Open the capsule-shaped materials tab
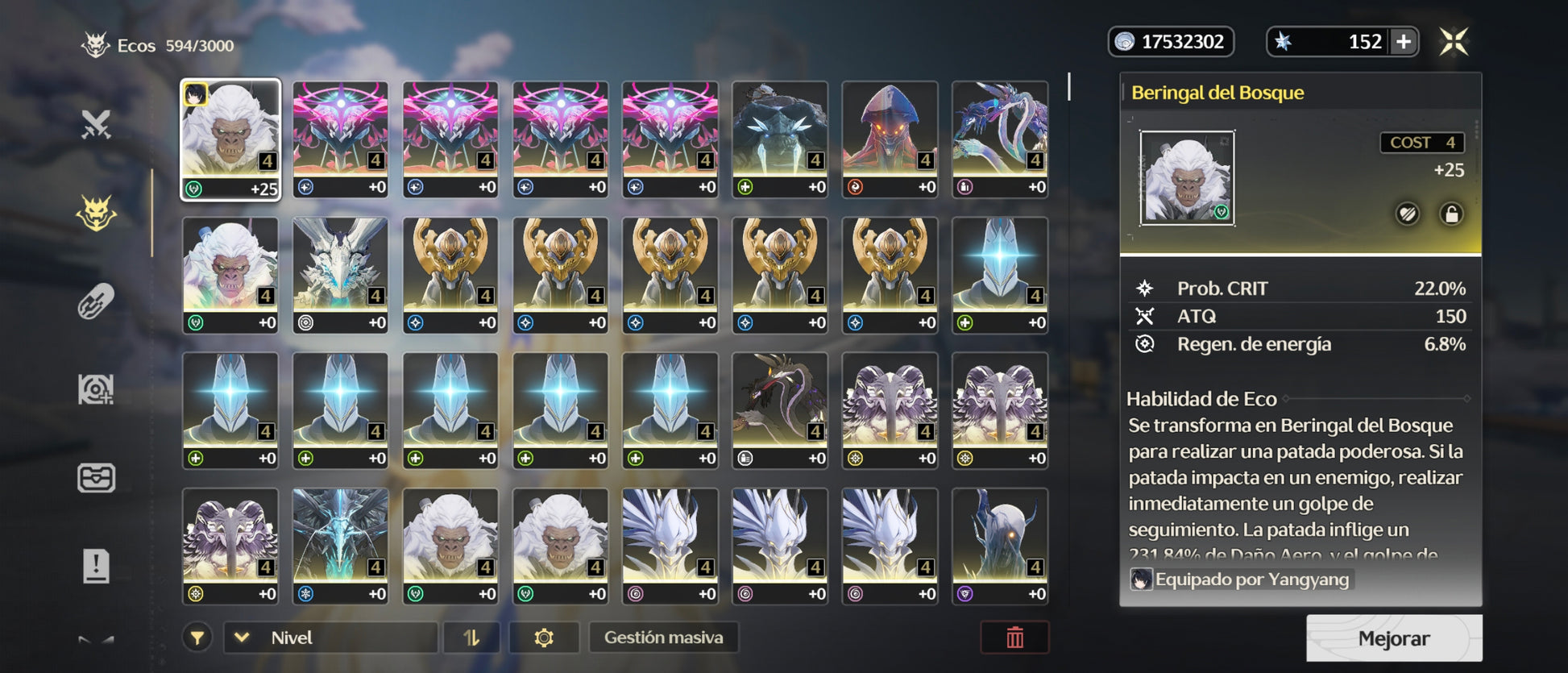This screenshot has width=1568, height=673. tap(96, 302)
